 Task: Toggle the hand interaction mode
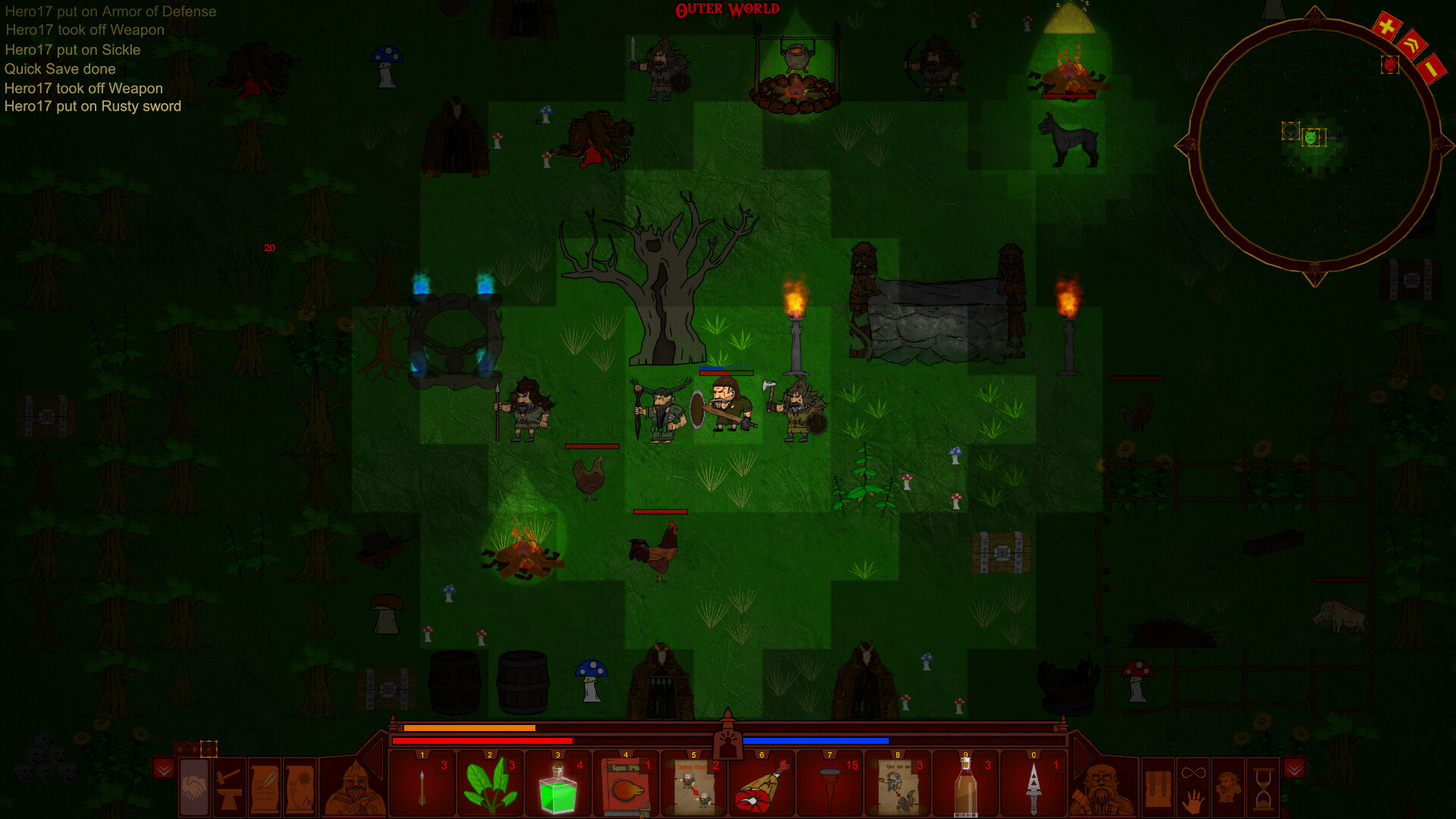(x=1193, y=802)
